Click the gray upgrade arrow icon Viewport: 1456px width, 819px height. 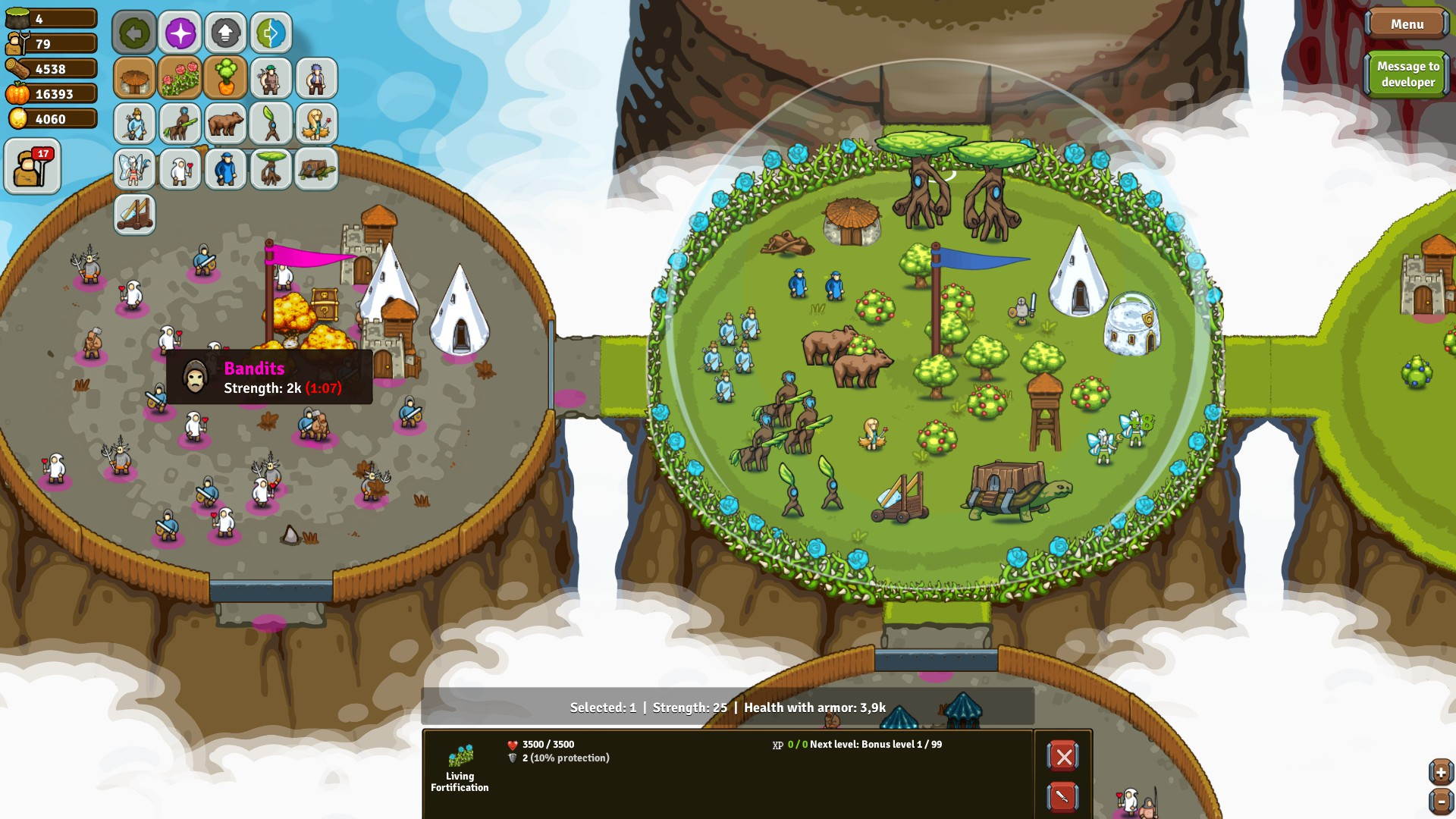[225, 33]
